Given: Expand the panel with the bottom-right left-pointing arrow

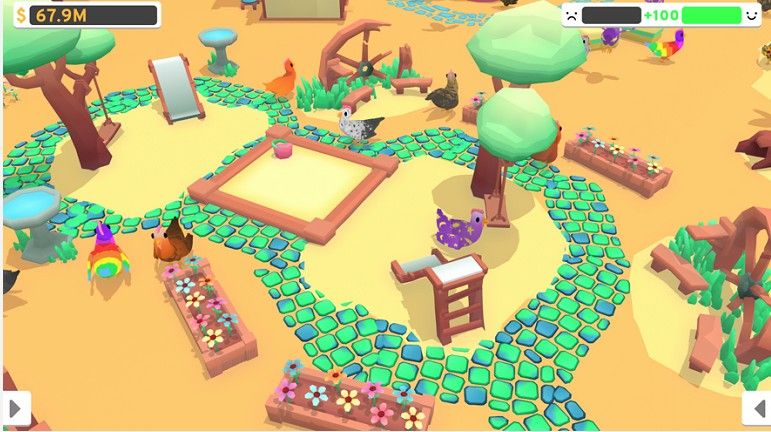Looking at the screenshot, I should (757, 408).
